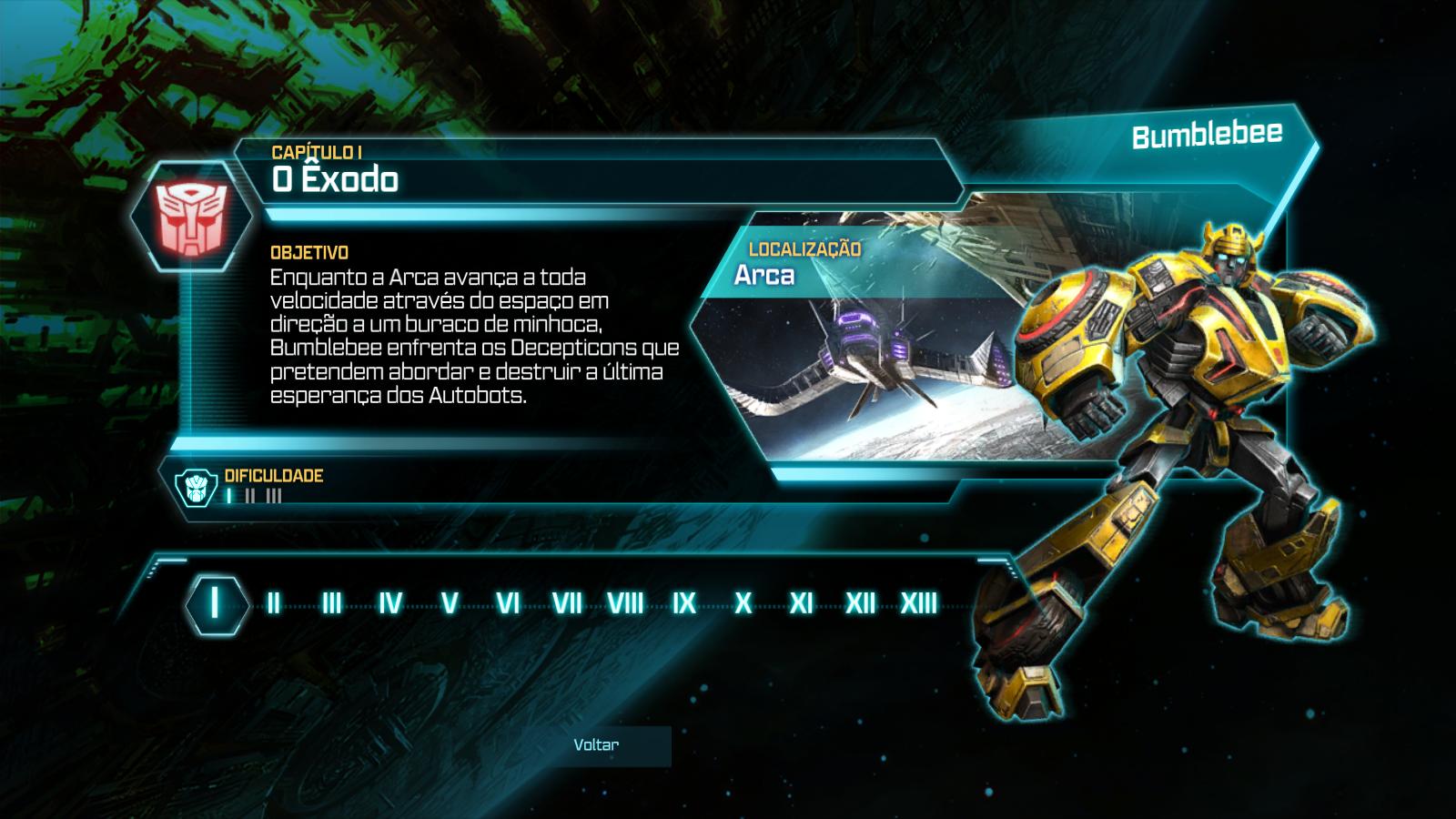Click the Voltar back button

click(x=596, y=745)
